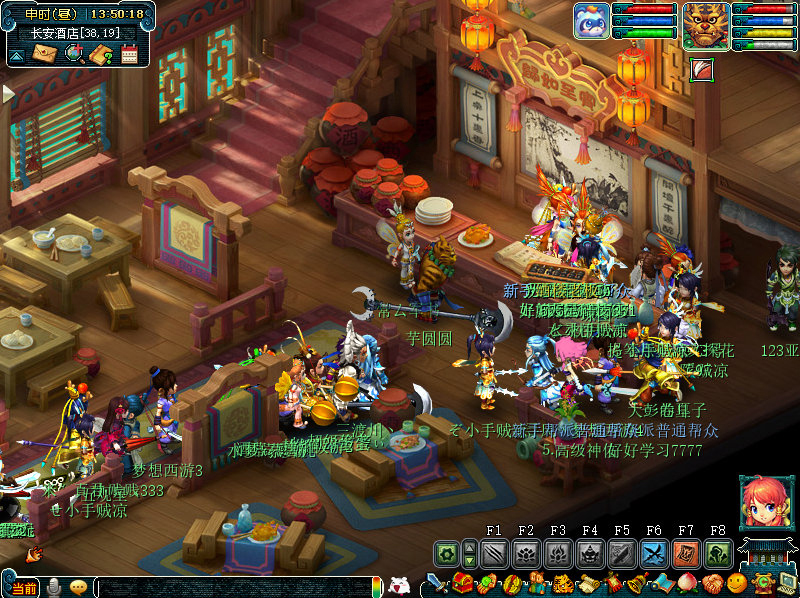Activate the F1 claw slash skill
This screenshot has height=598, width=800.
pyautogui.click(x=493, y=553)
